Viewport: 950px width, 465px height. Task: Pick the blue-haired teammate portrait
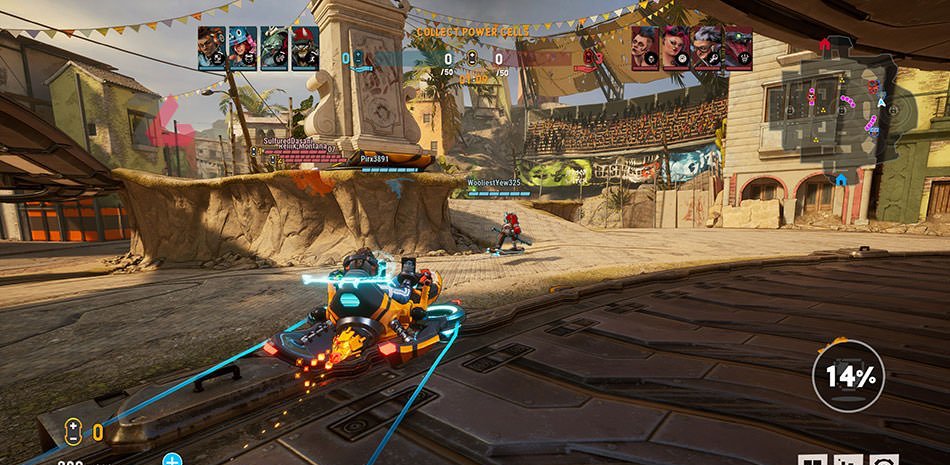click(242, 47)
